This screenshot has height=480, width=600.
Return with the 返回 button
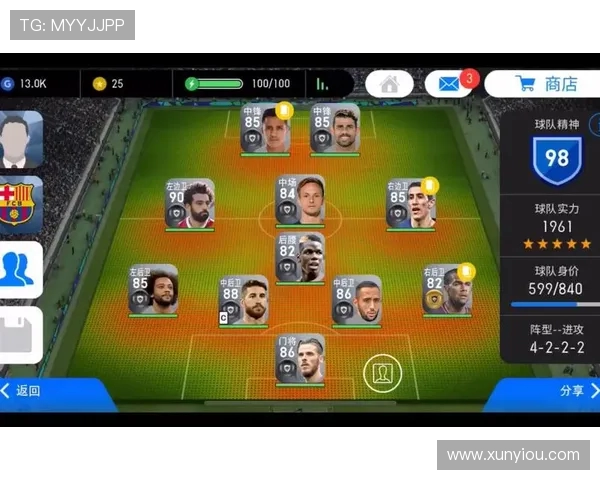pos(25,391)
